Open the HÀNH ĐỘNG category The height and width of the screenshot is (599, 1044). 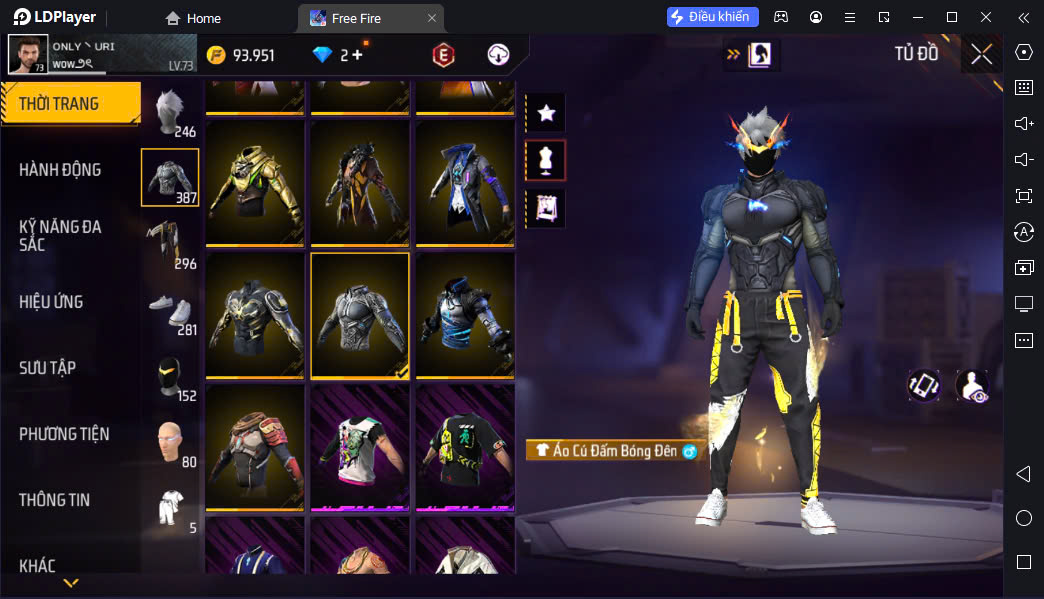pos(60,170)
